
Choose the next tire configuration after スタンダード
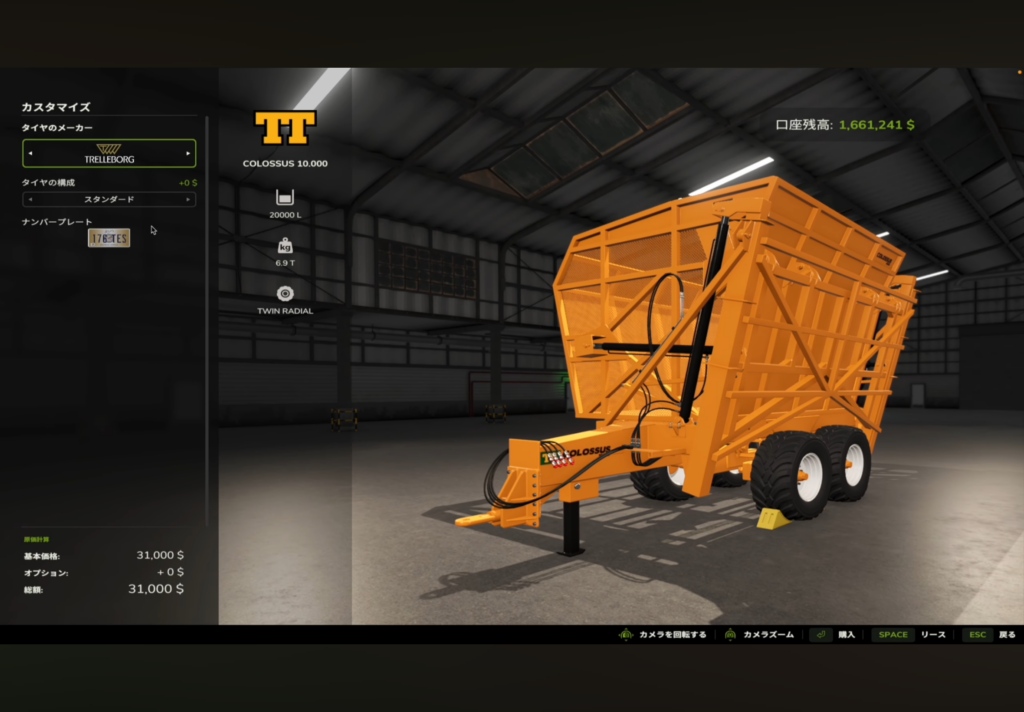tap(188, 199)
